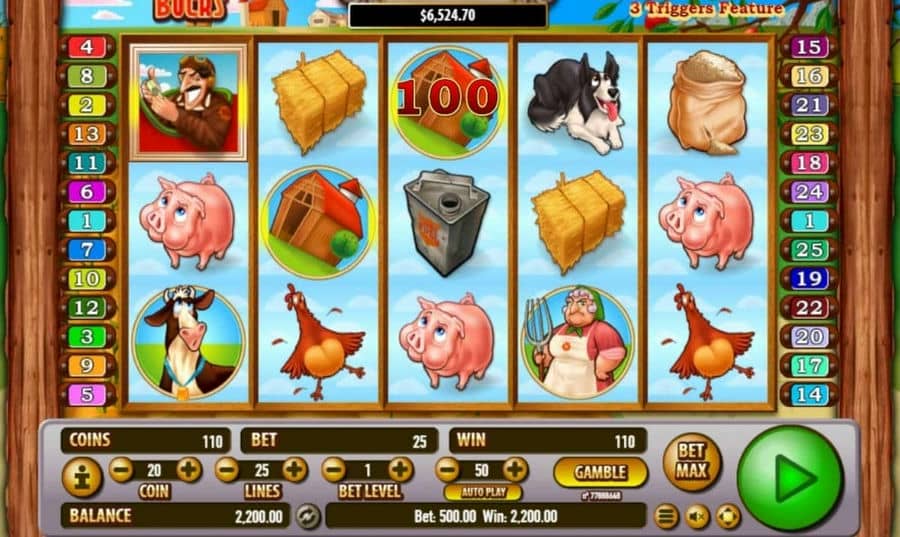Spin the reels with the green play button
Screen dimensions: 900x537
789,478
